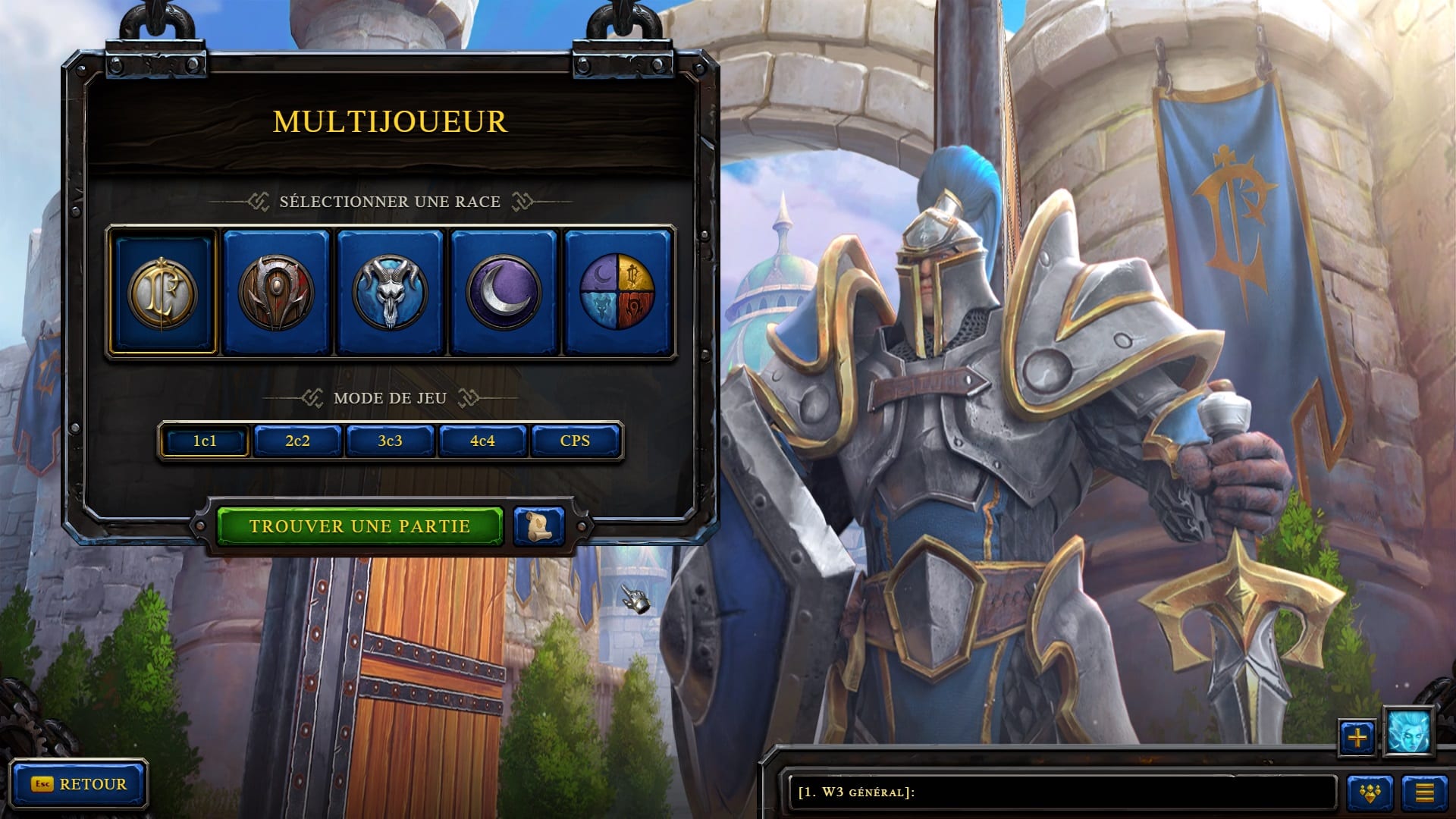Select the 2c2 game mode
Viewport: 1456px width, 819px height.
pos(297,441)
